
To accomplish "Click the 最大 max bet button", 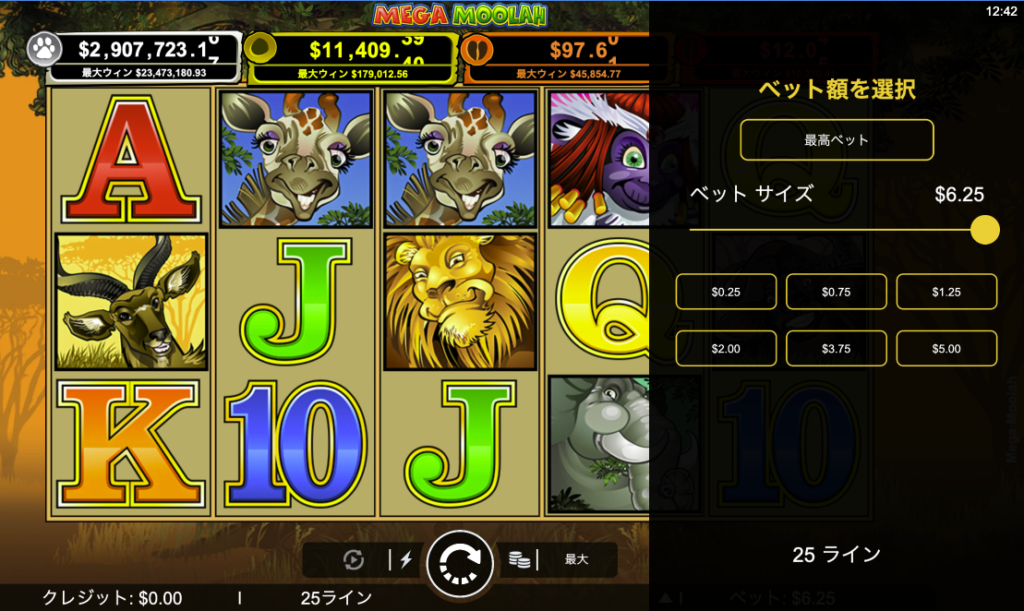I will coord(576,560).
